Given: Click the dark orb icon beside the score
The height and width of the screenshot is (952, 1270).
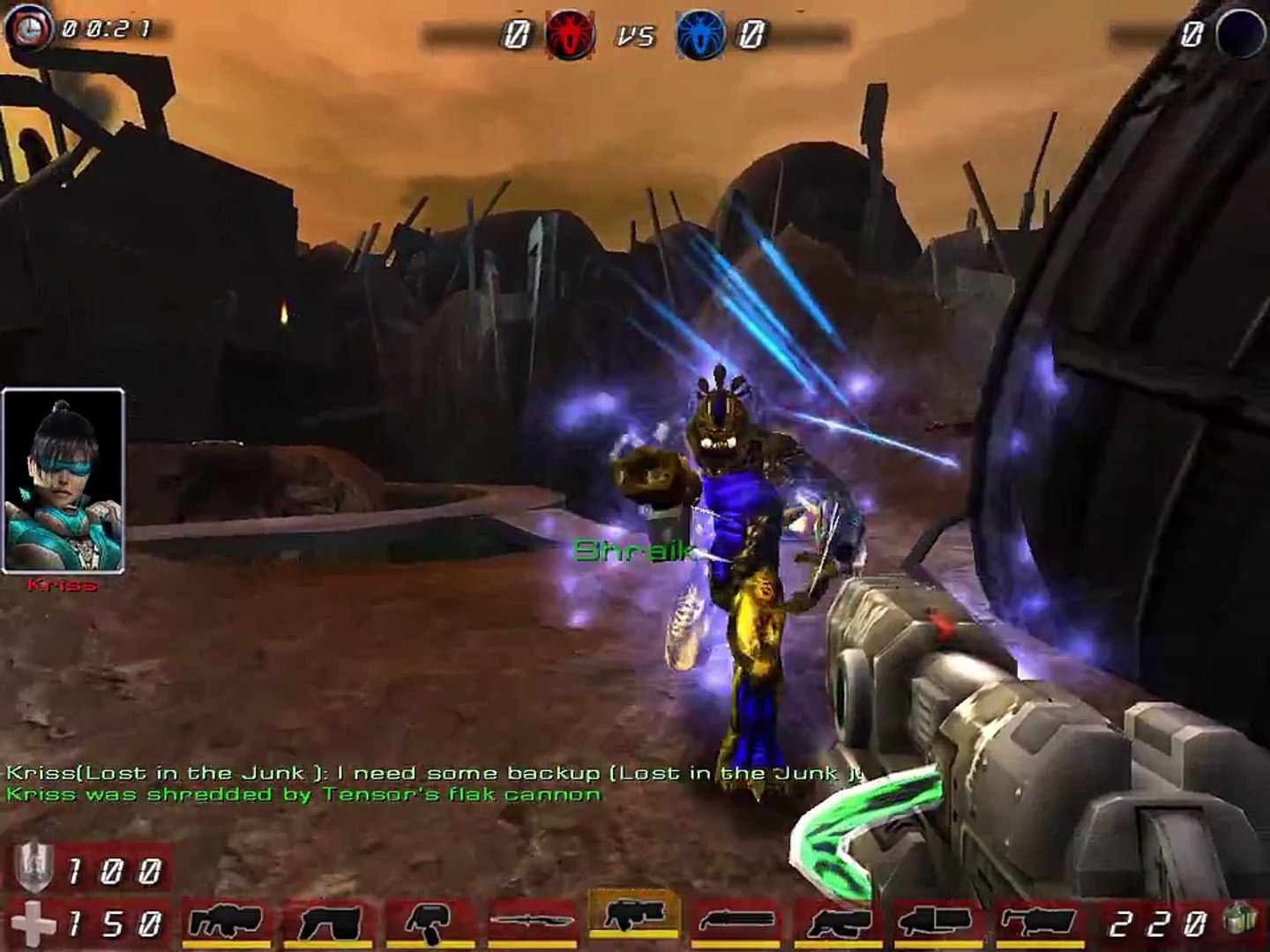Looking at the screenshot, I should pos(1240,35).
